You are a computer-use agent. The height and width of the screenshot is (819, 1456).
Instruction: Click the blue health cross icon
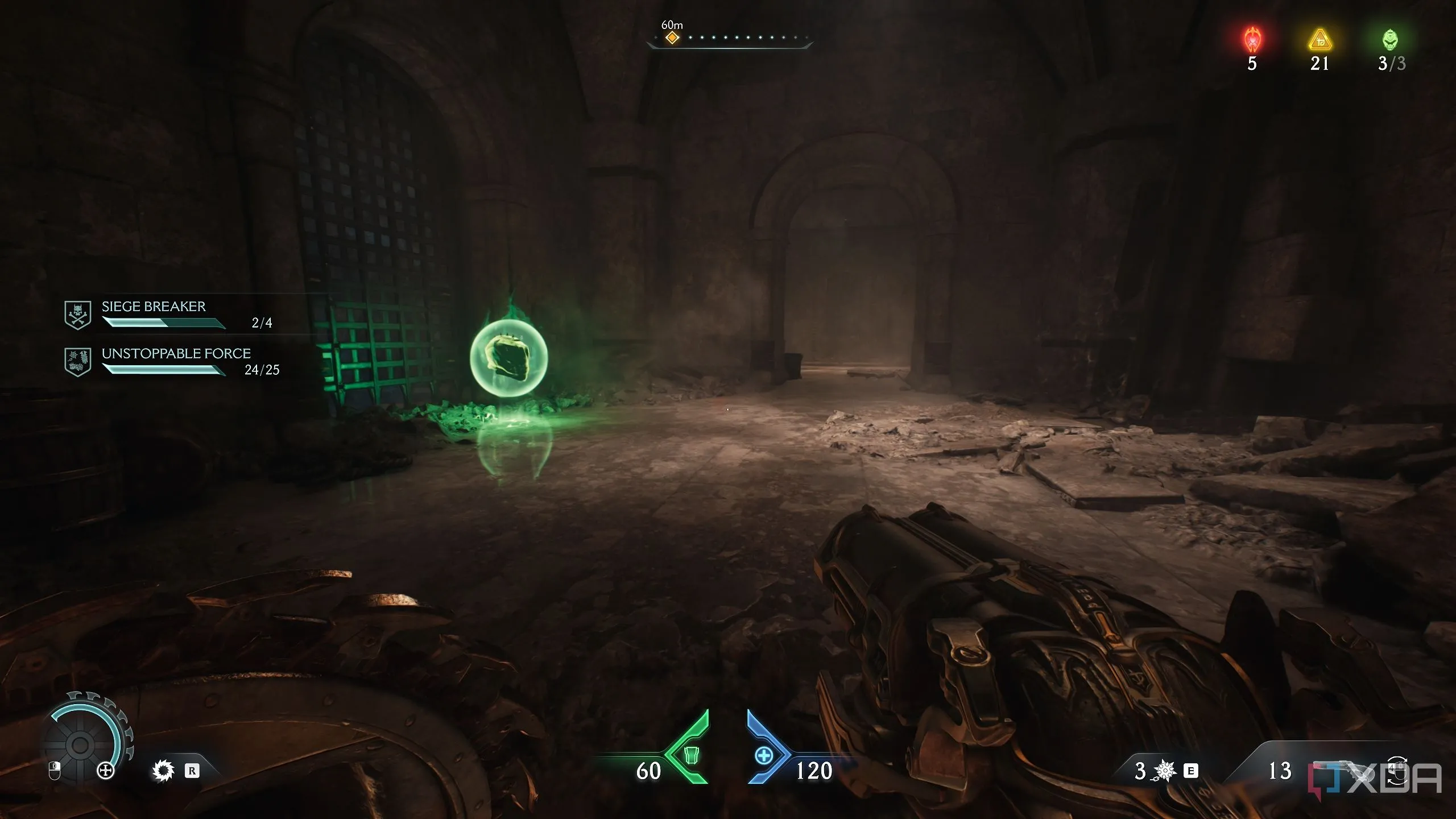coord(764,756)
